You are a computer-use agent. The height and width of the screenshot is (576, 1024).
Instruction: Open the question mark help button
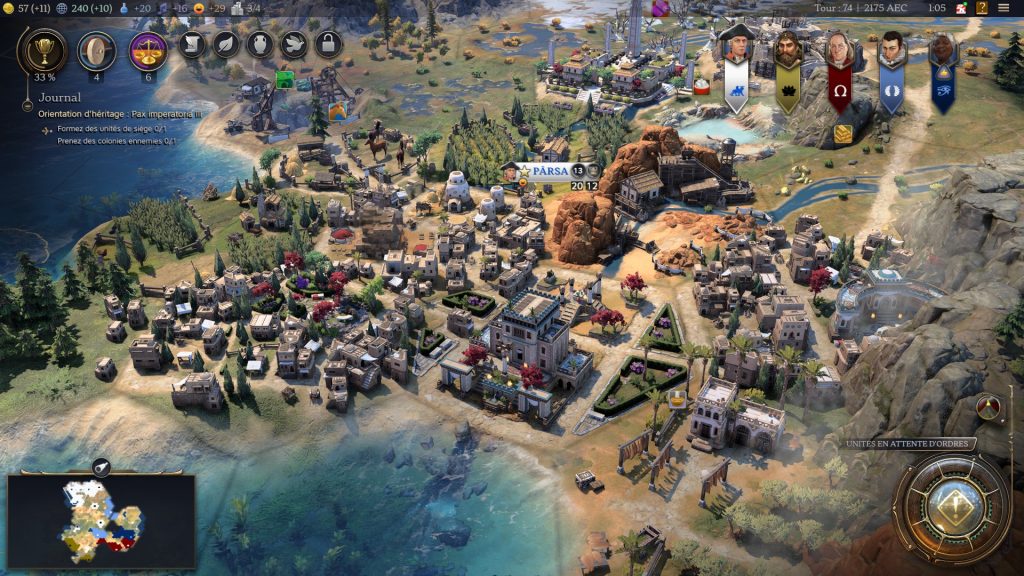(981, 8)
